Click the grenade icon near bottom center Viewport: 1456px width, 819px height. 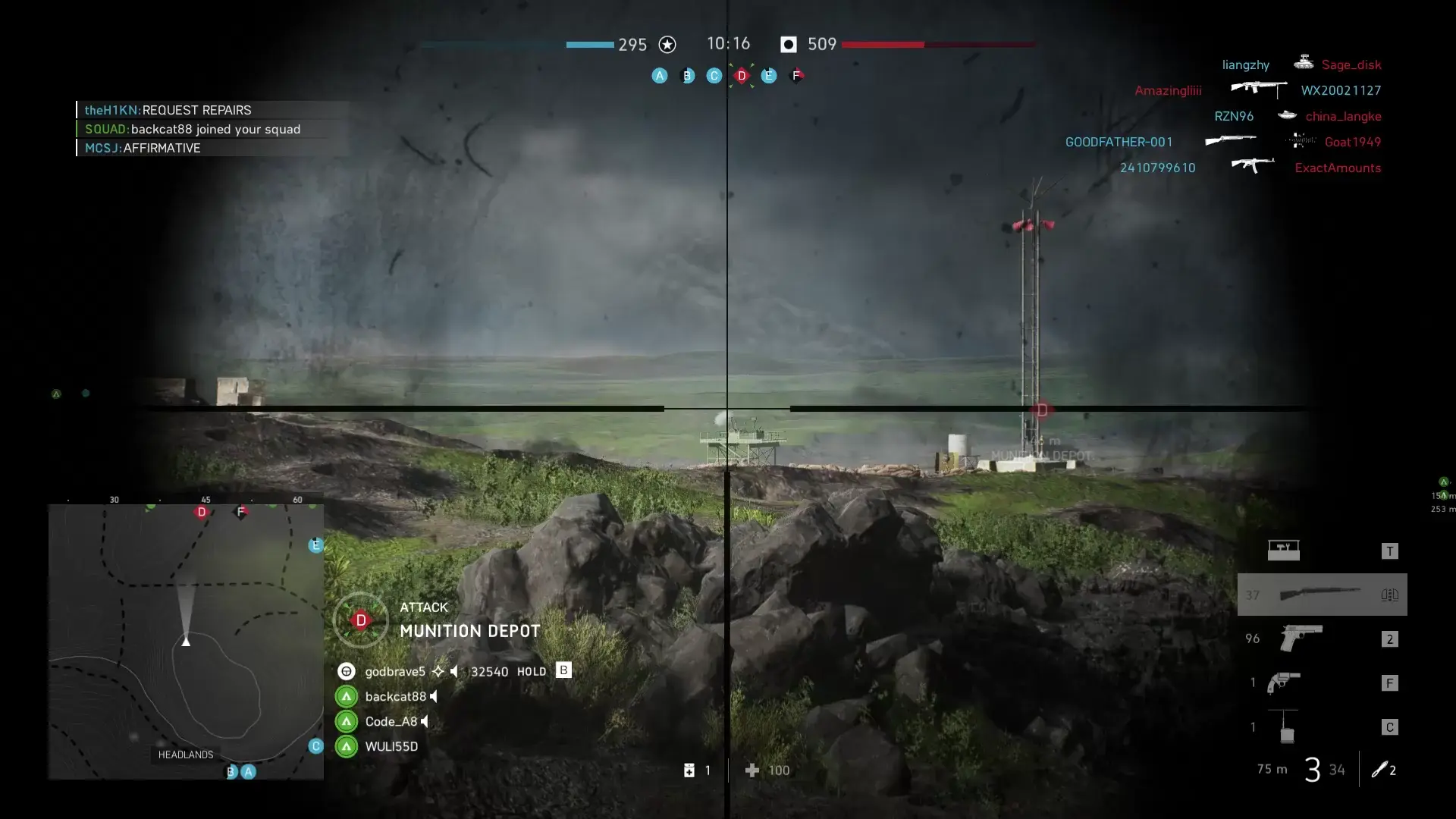(x=690, y=770)
